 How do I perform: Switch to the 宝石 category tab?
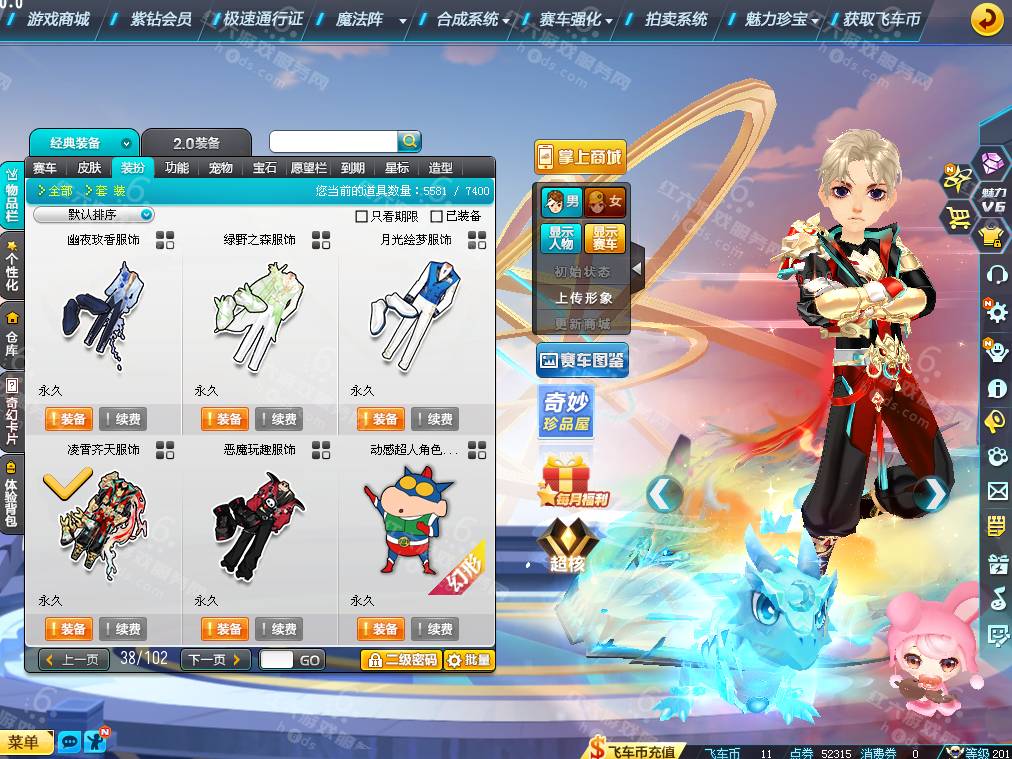pos(265,168)
